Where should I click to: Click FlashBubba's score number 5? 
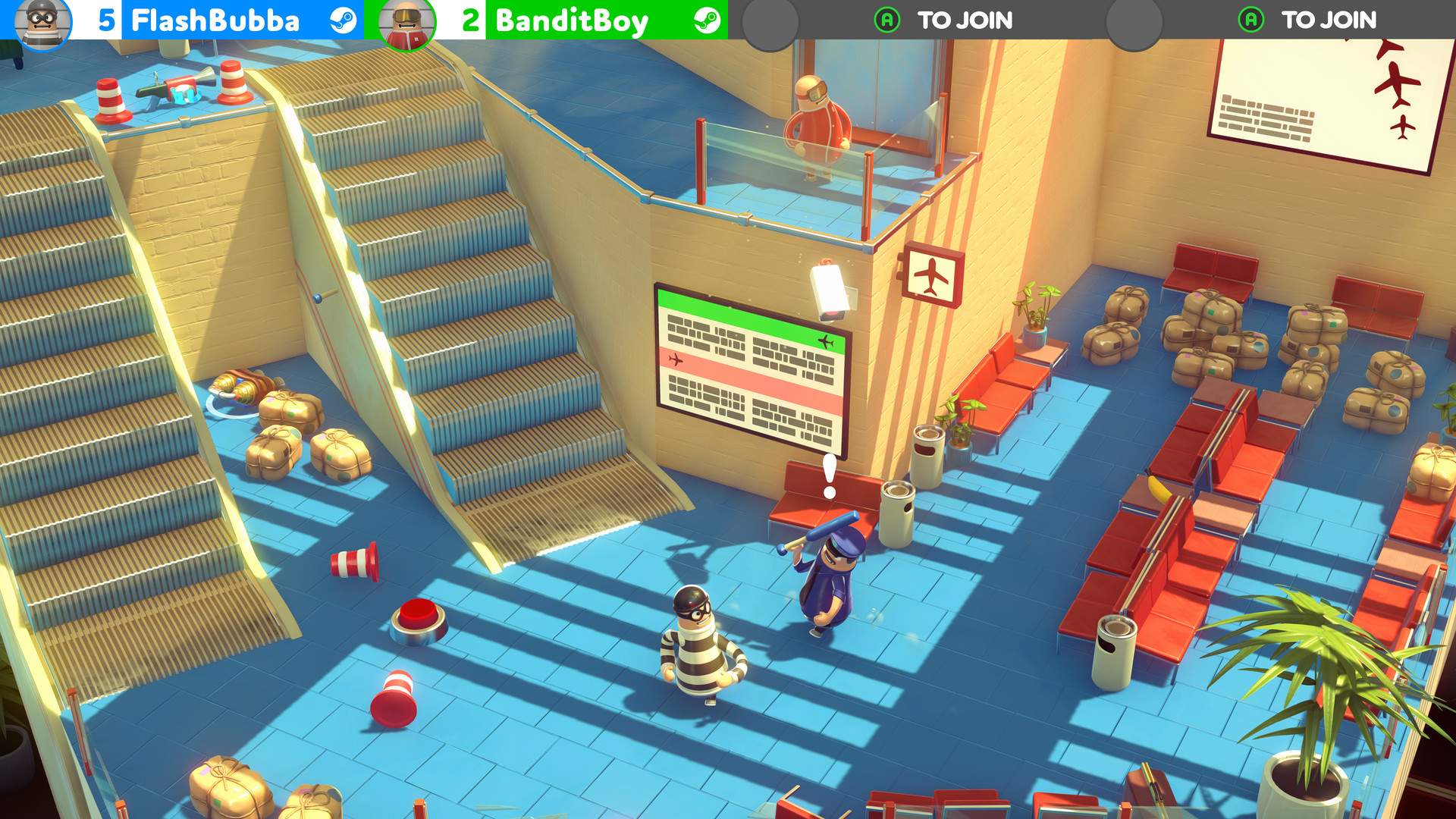[x=106, y=20]
